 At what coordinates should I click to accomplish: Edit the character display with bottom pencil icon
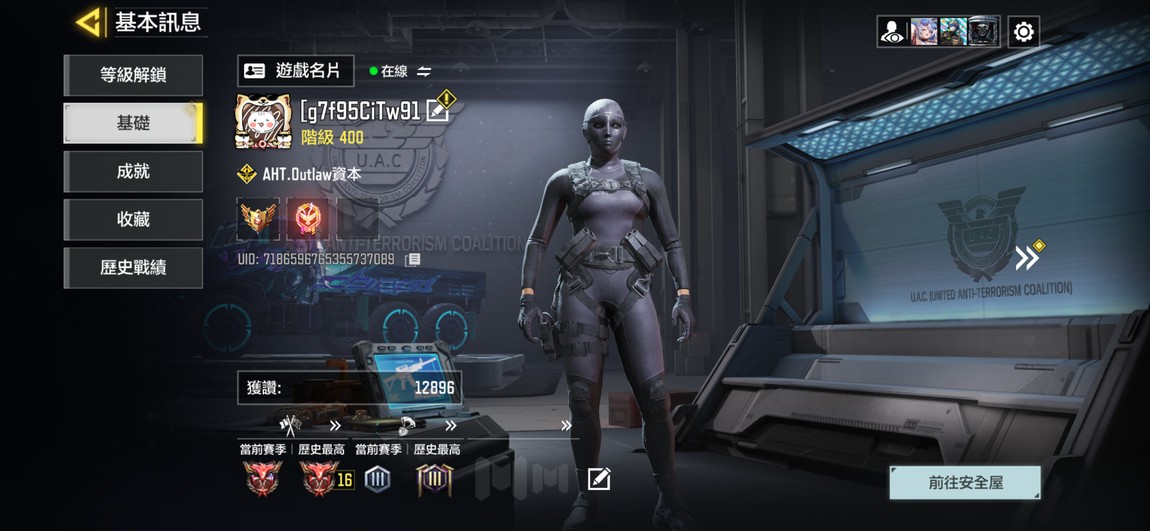coord(598,479)
